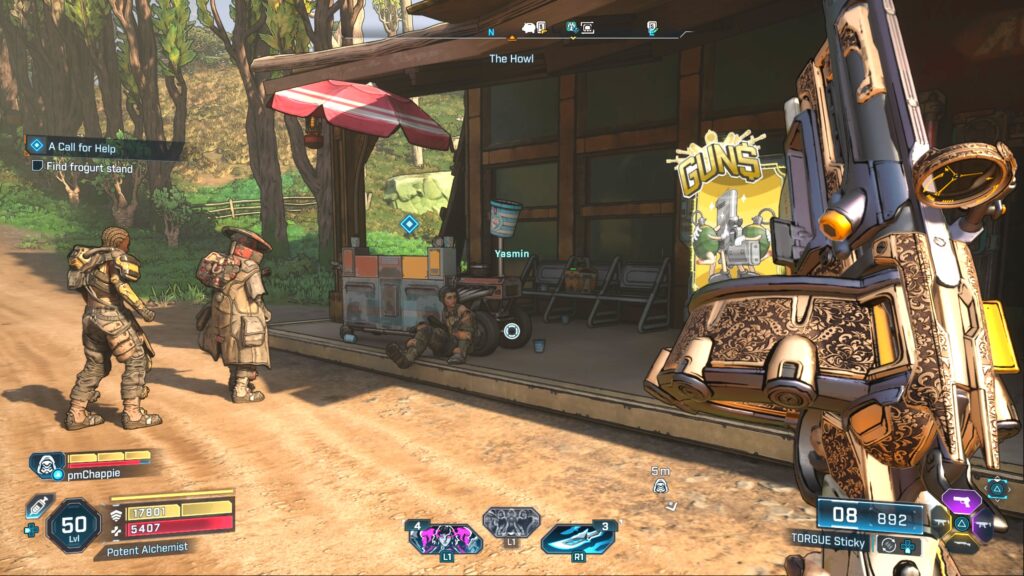This screenshot has width=1024, height=576.
Task: Activate the blue blade ability icon
Action: (x=576, y=539)
